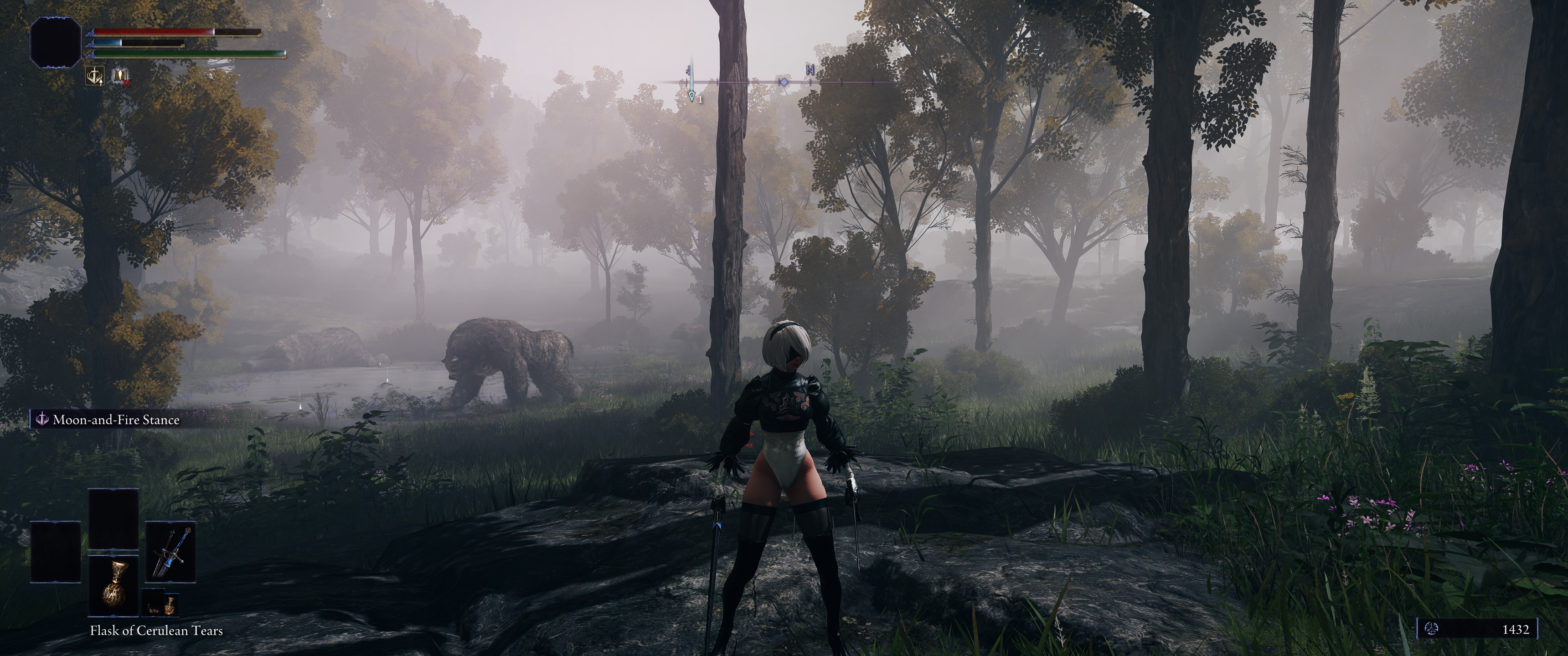Click the crossed-out book status icon
1568x656 pixels.
tap(120, 76)
